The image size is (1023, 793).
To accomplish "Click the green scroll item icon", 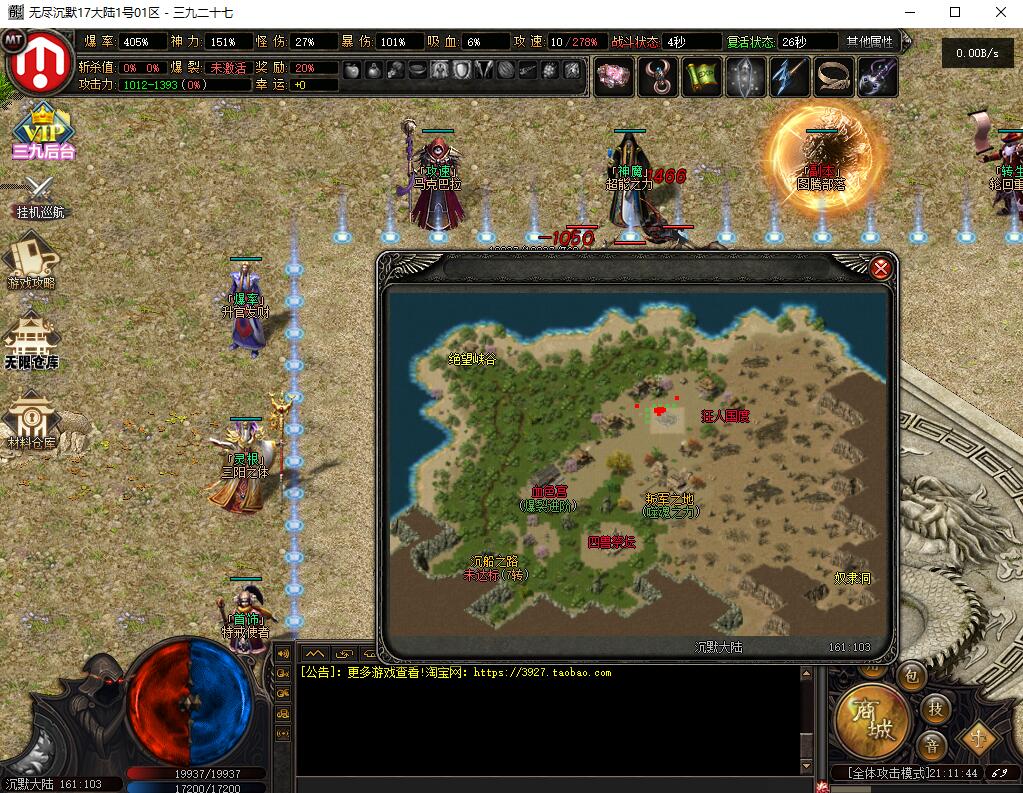I will [702, 77].
